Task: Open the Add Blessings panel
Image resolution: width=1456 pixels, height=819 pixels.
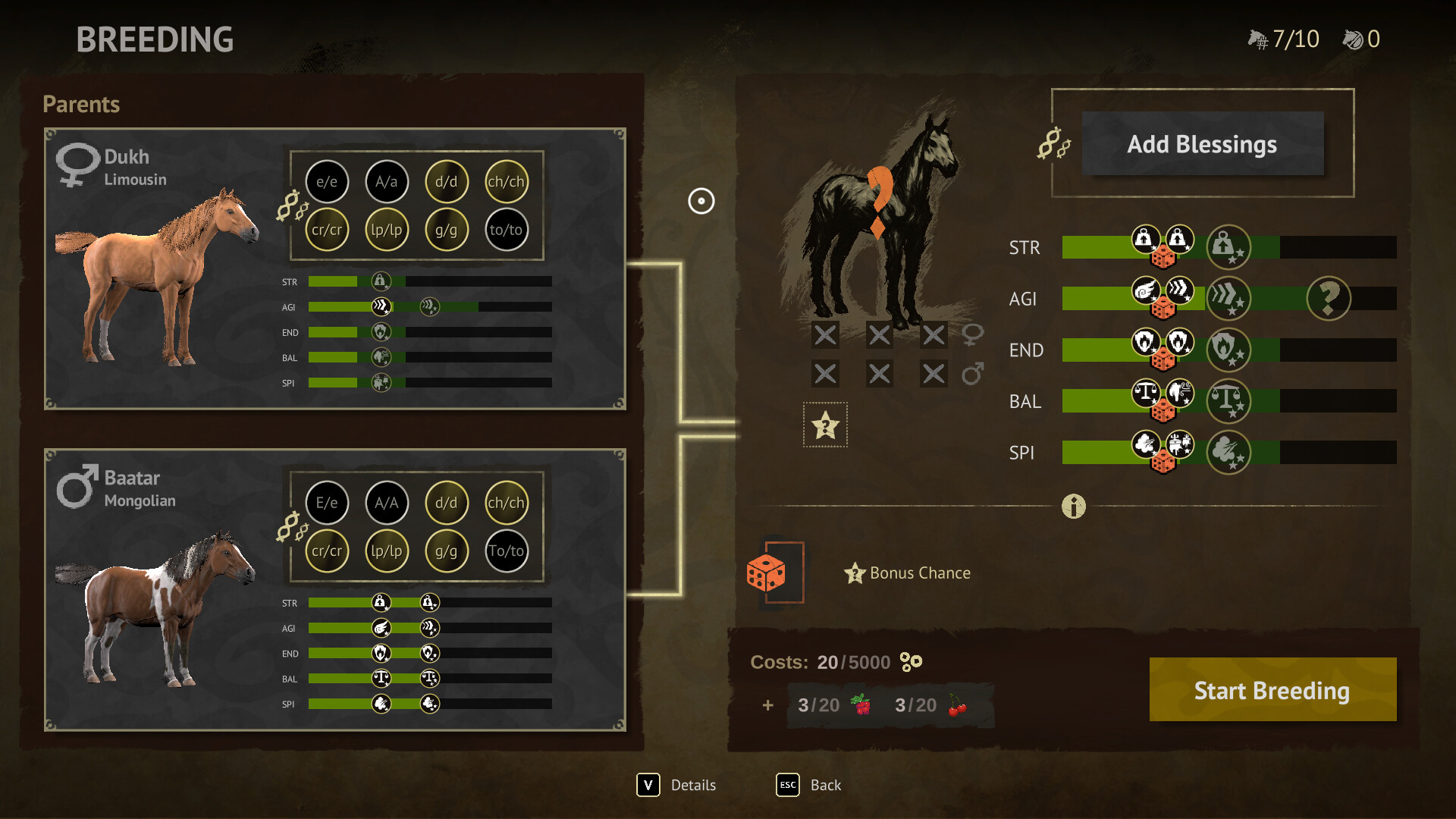Action: (1202, 144)
